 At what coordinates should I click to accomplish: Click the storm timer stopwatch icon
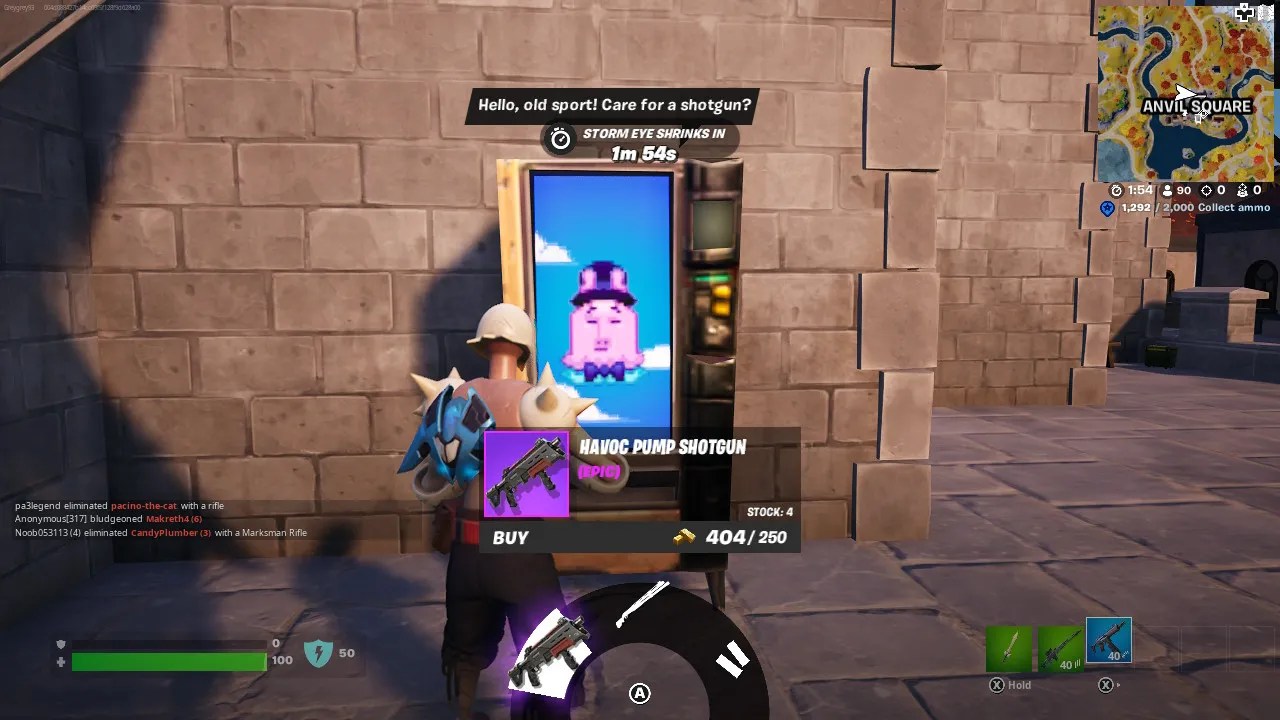[x=560, y=139]
